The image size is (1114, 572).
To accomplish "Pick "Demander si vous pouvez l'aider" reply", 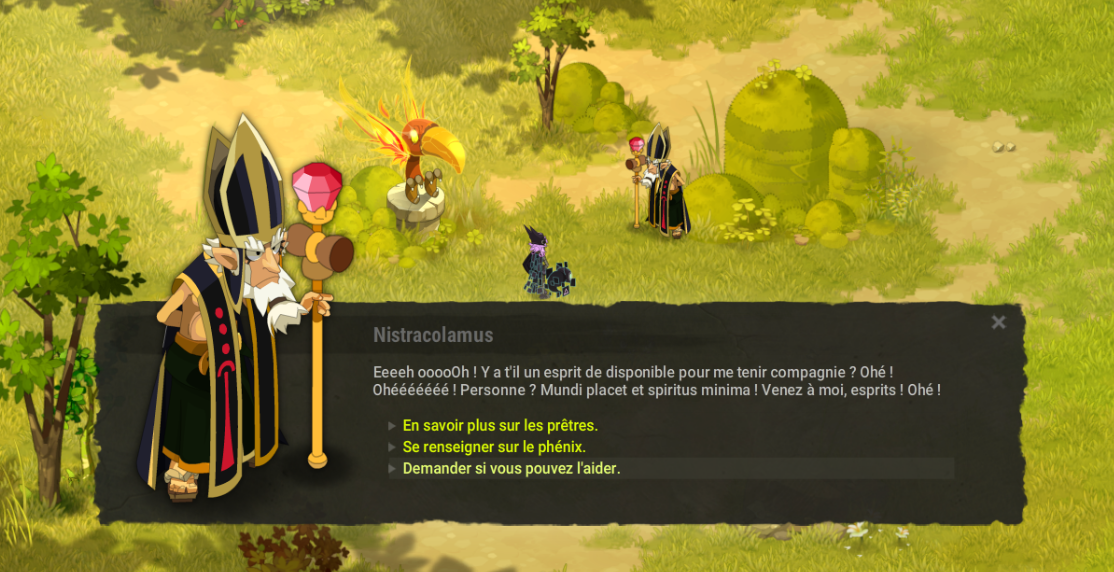I will tap(511, 468).
